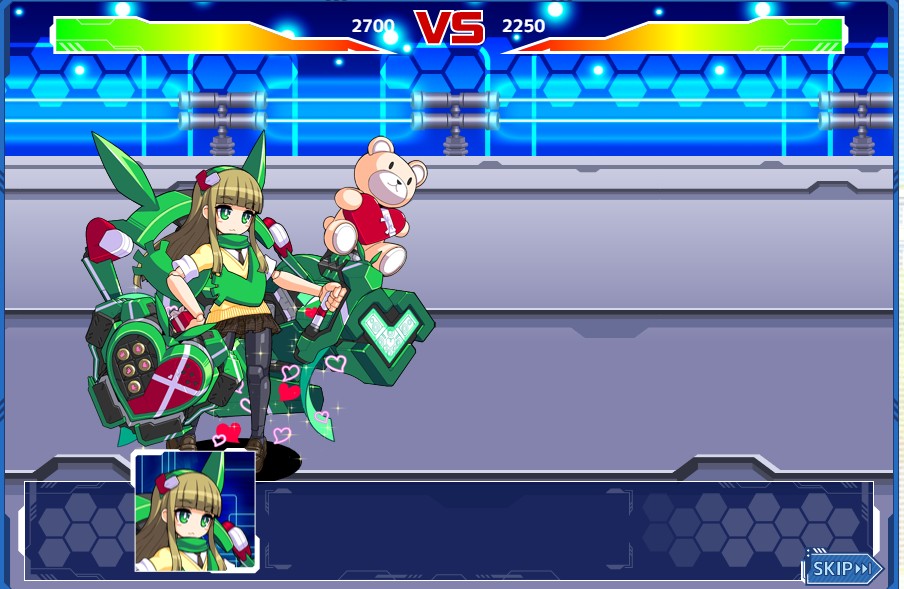Skip the battle animation
Viewport: 904px width, 589px height.
tap(843, 568)
